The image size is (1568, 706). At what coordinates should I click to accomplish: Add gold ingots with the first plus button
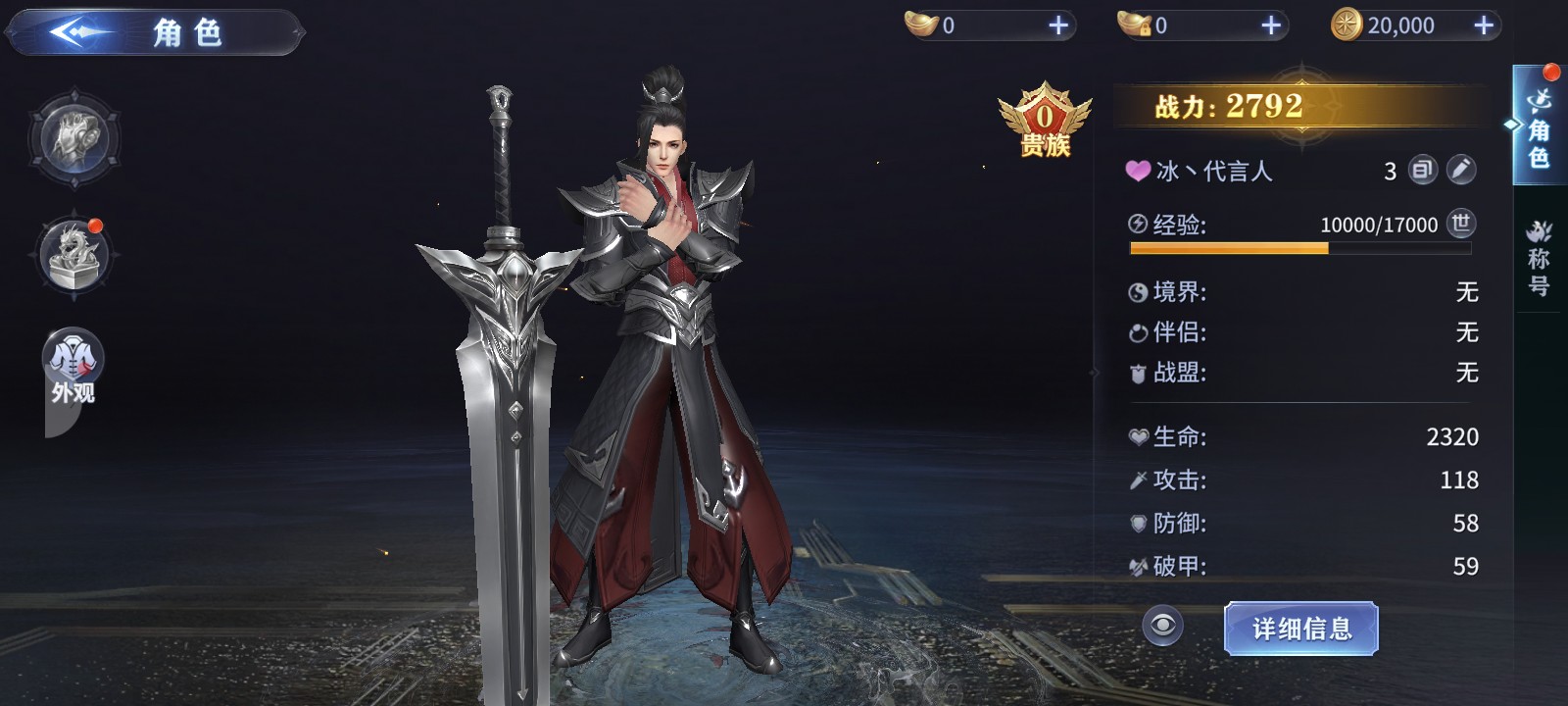click(x=1058, y=25)
